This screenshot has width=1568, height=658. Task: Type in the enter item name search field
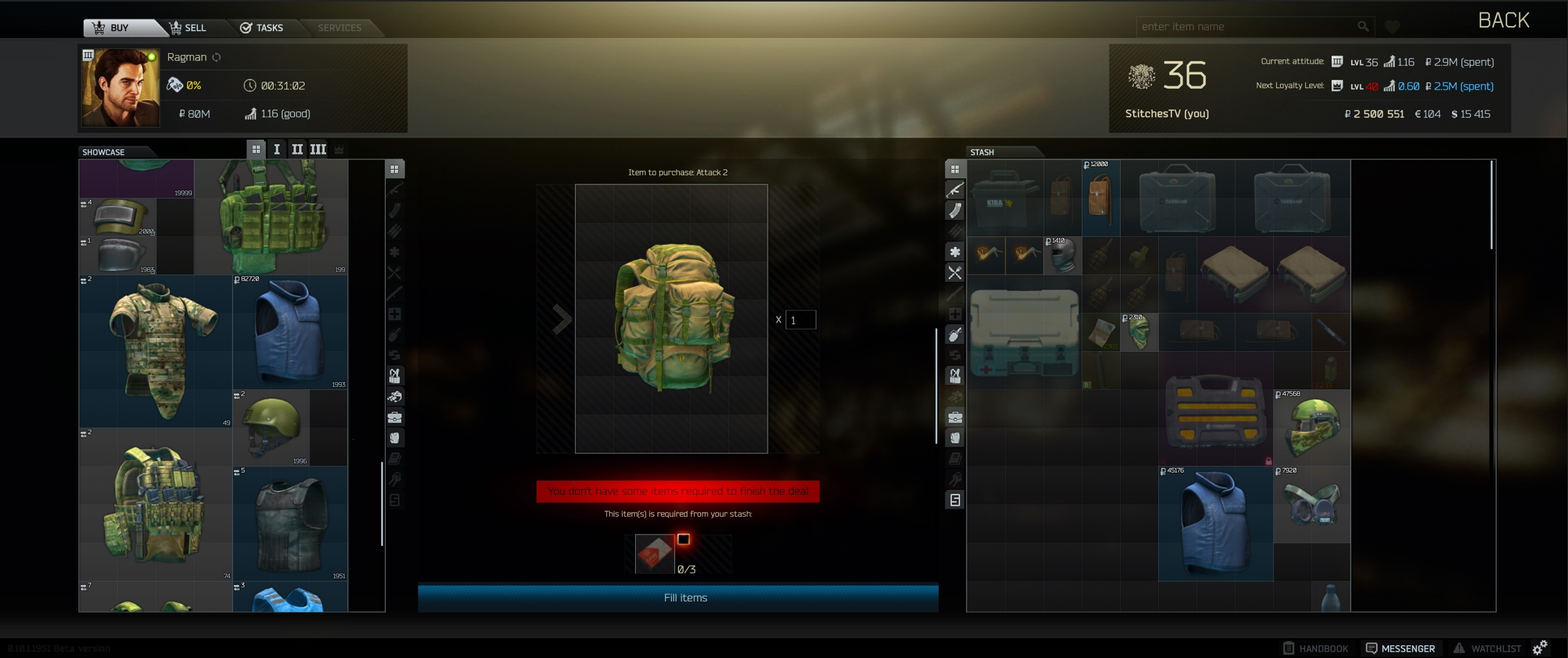pos(1248,26)
